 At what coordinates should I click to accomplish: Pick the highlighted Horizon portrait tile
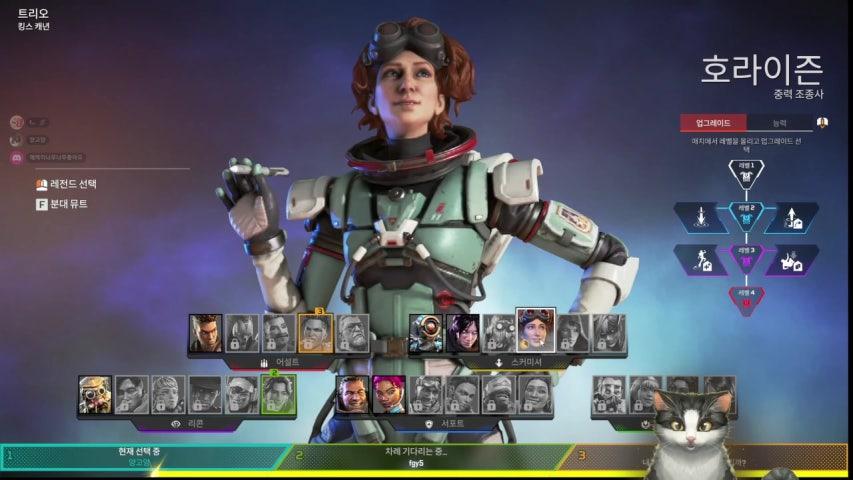point(535,331)
